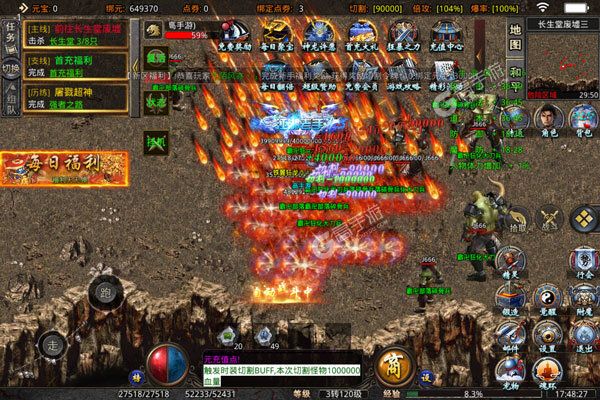Open the 宠物 pet icon

click(x=511, y=372)
